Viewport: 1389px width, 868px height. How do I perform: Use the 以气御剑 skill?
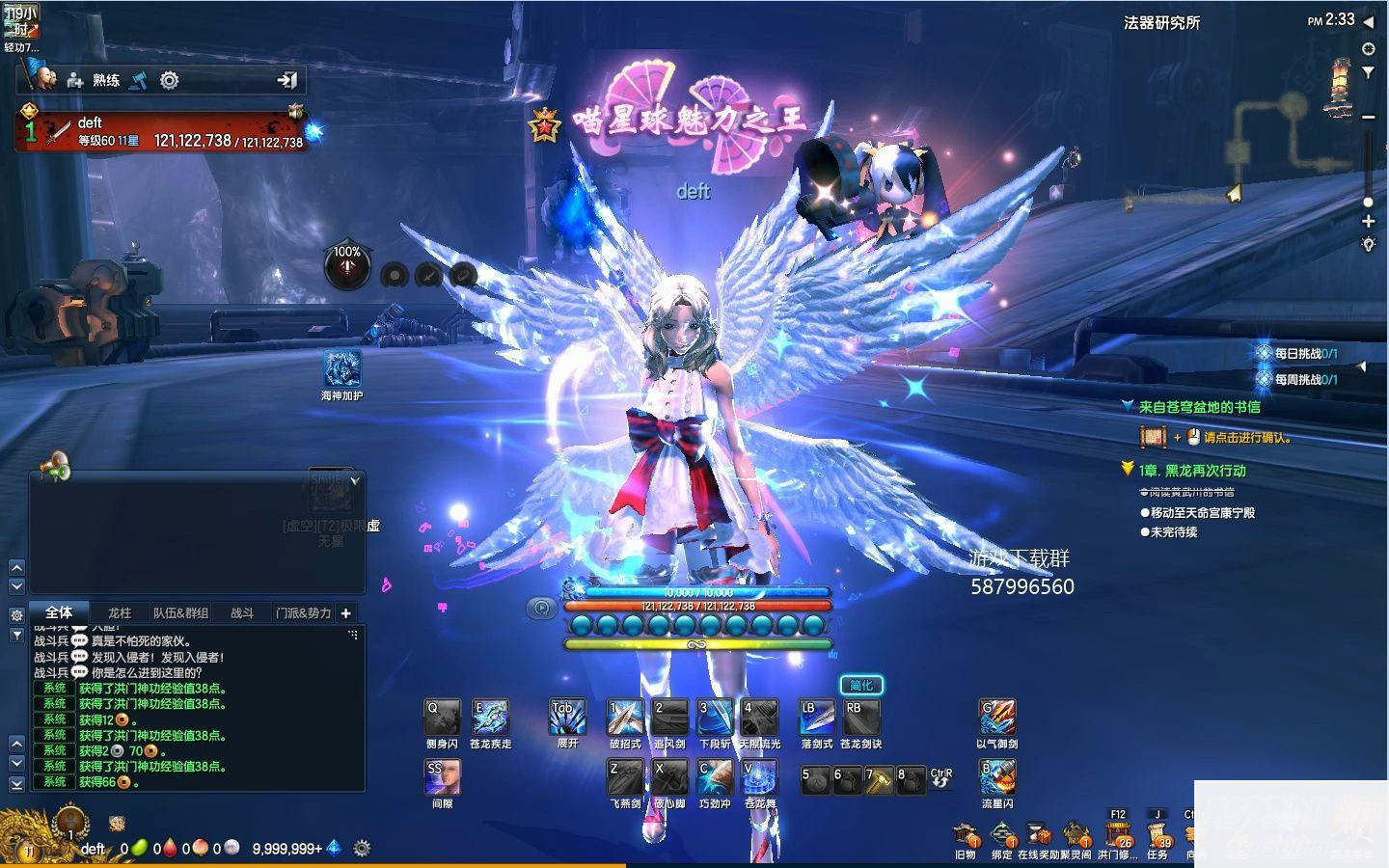coord(996,719)
